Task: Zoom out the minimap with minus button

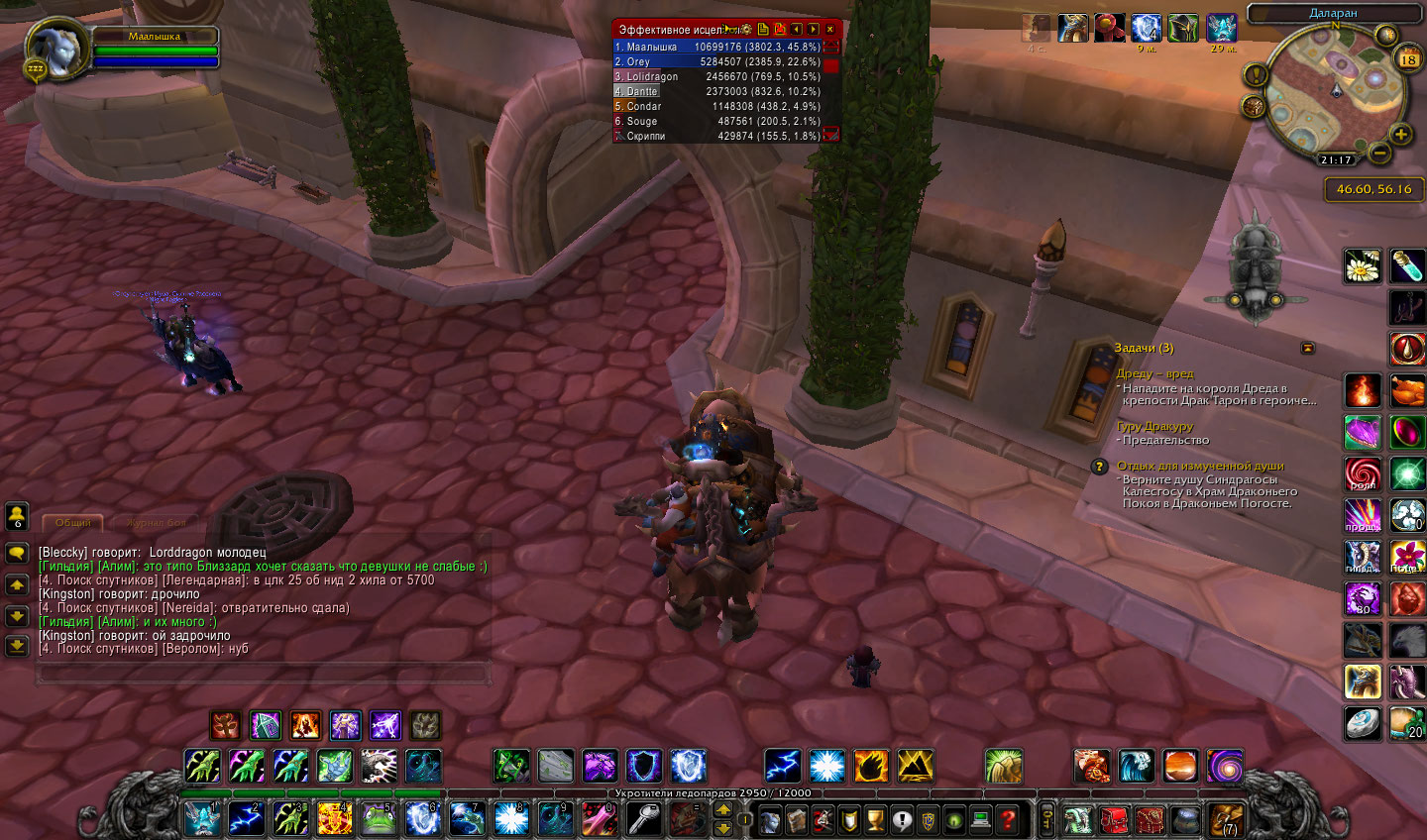Action: [x=1378, y=154]
